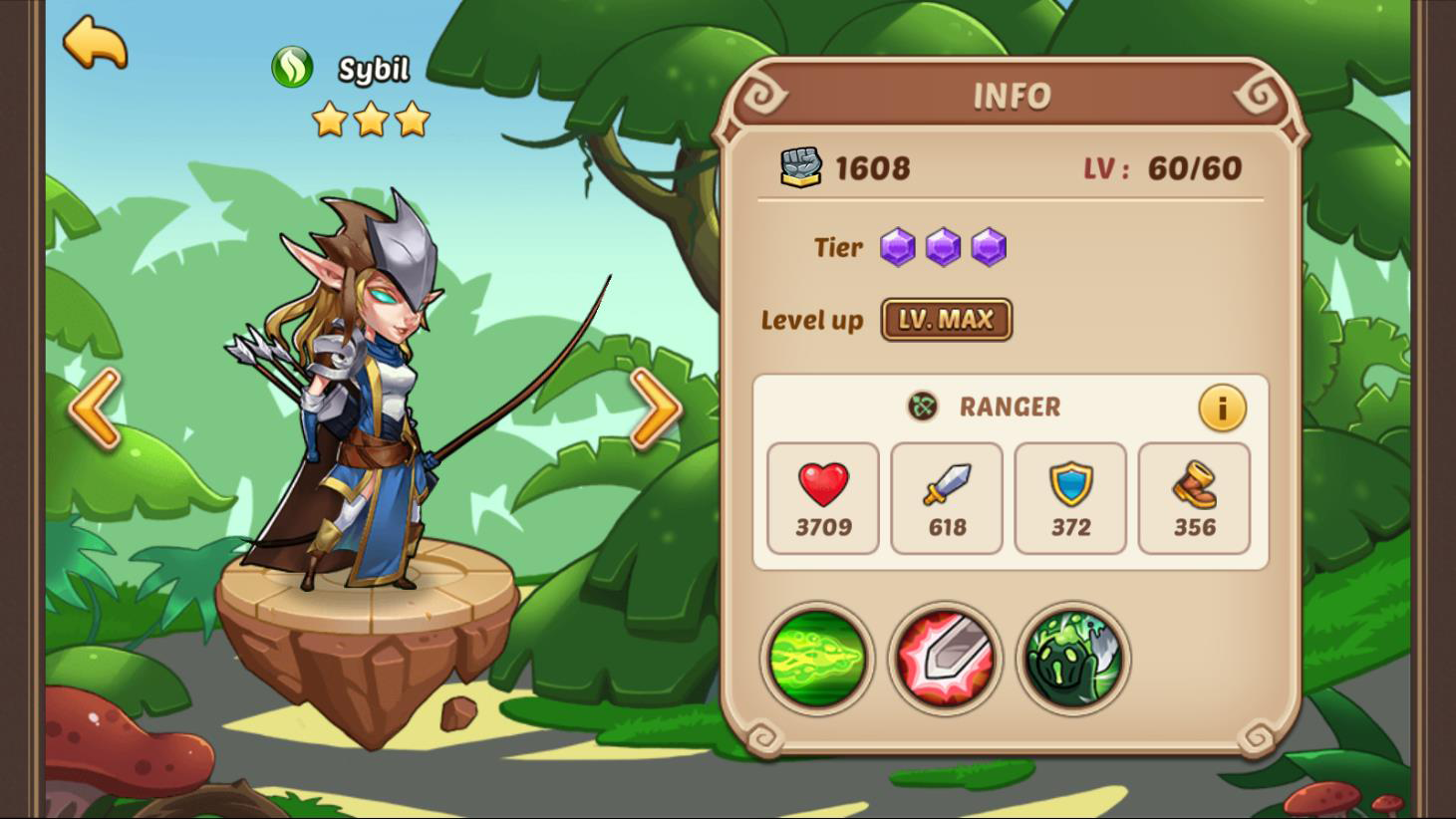This screenshot has width=1456, height=819.
Task: Select the boot speed stat tile
Action: (x=1194, y=498)
